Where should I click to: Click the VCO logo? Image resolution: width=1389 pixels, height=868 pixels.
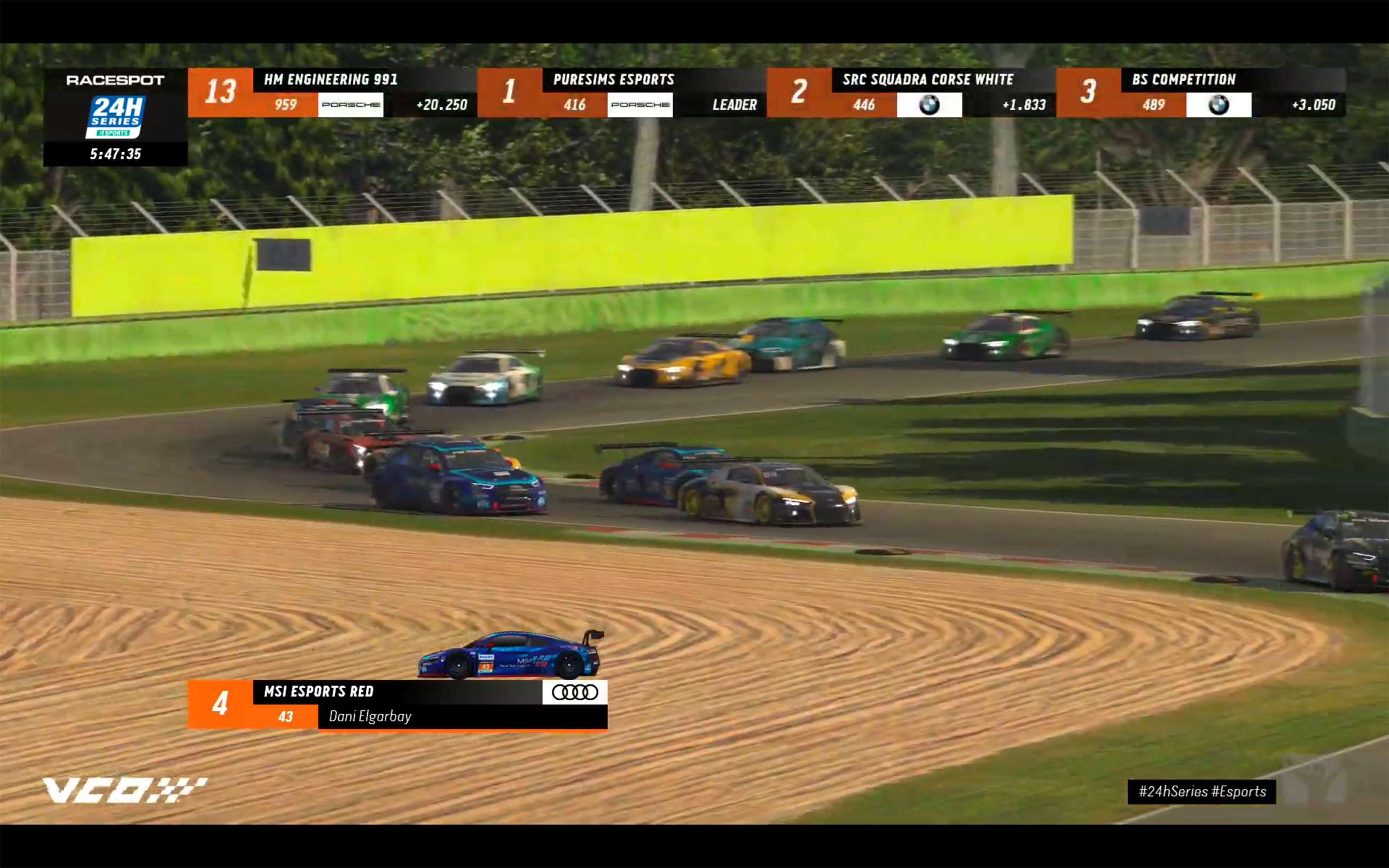(124, 790)
